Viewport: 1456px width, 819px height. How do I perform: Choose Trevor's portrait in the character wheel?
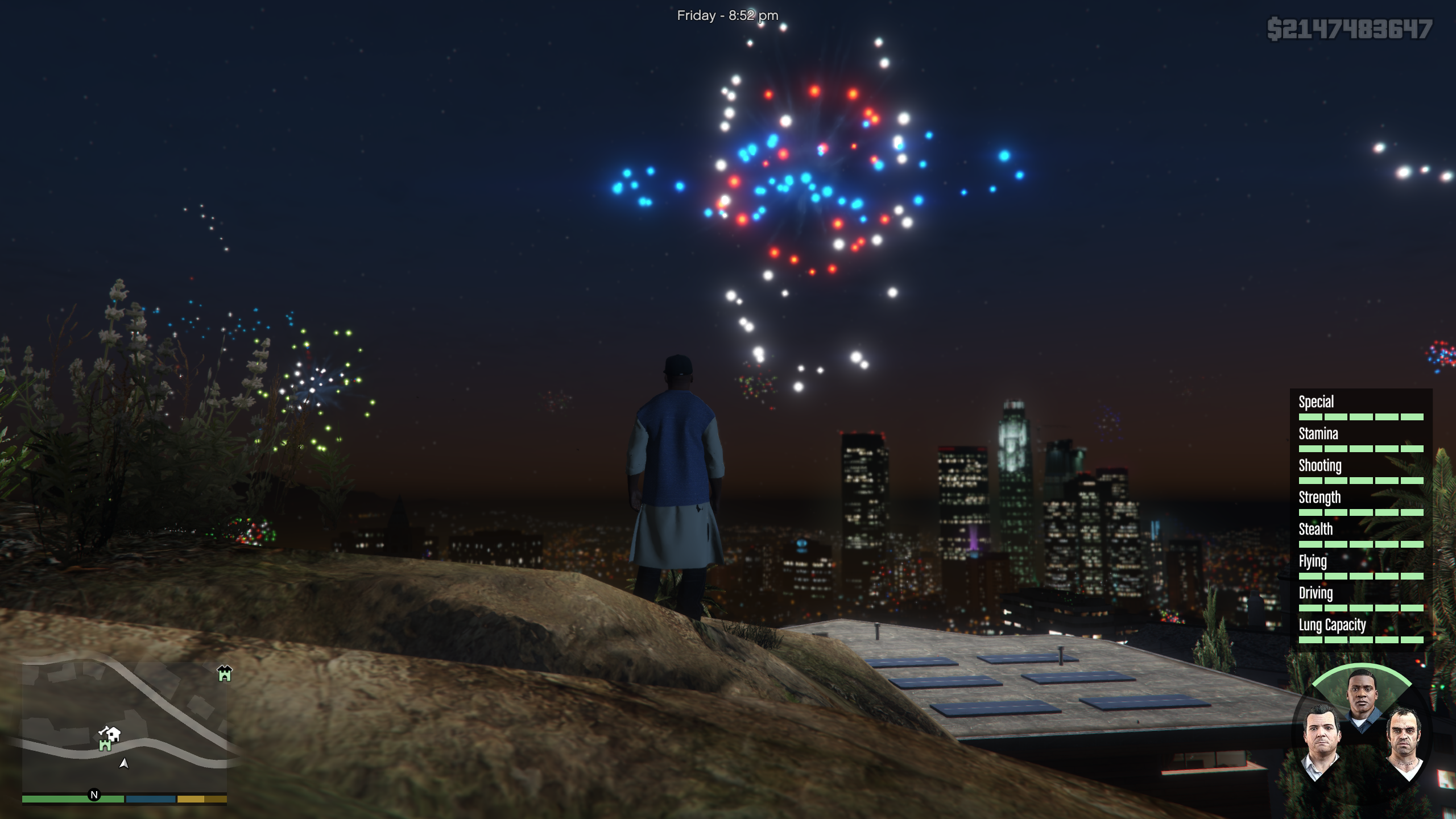tap(1404, 741)
